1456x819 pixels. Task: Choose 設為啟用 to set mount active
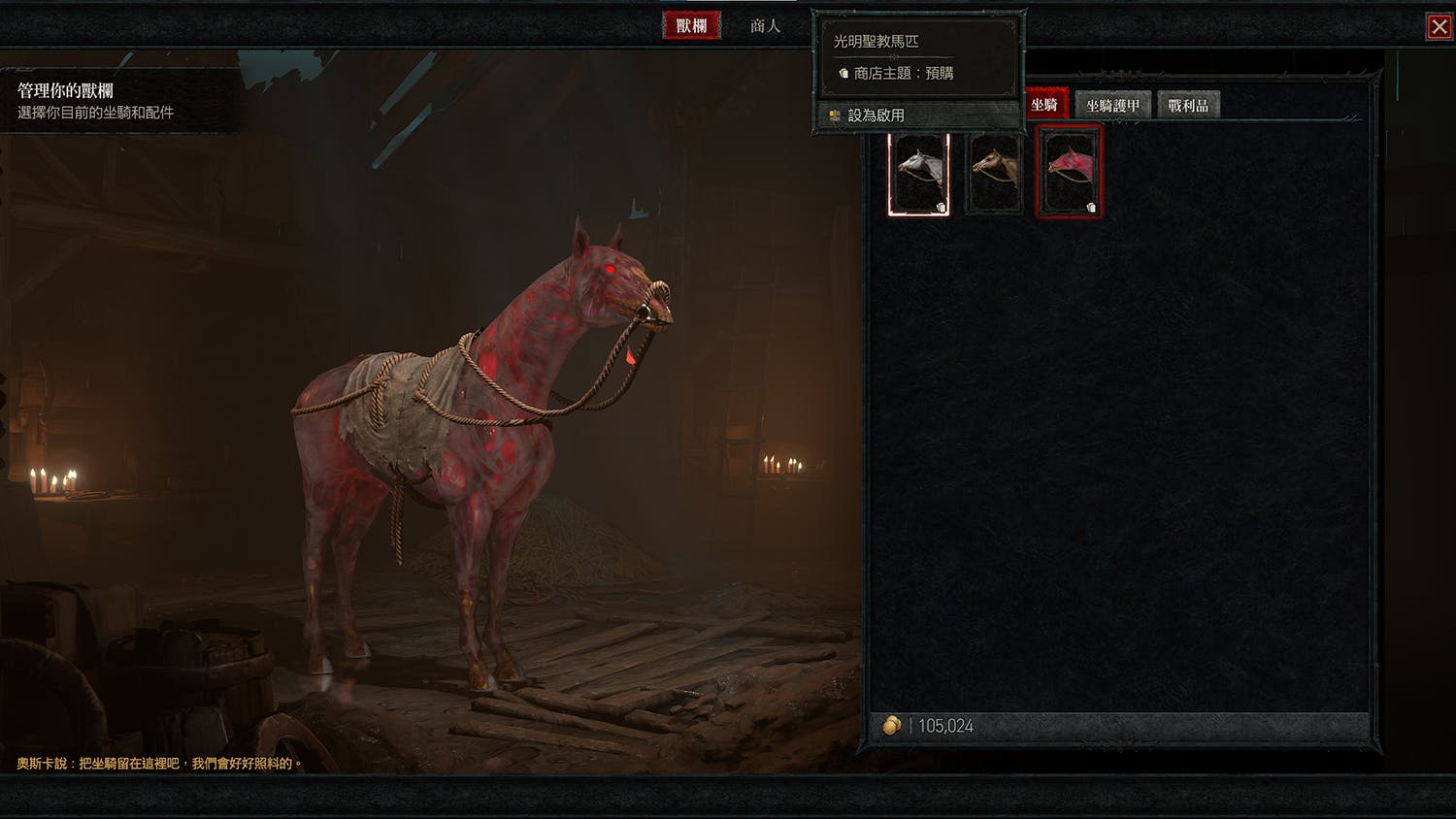(x=876, y=115)
